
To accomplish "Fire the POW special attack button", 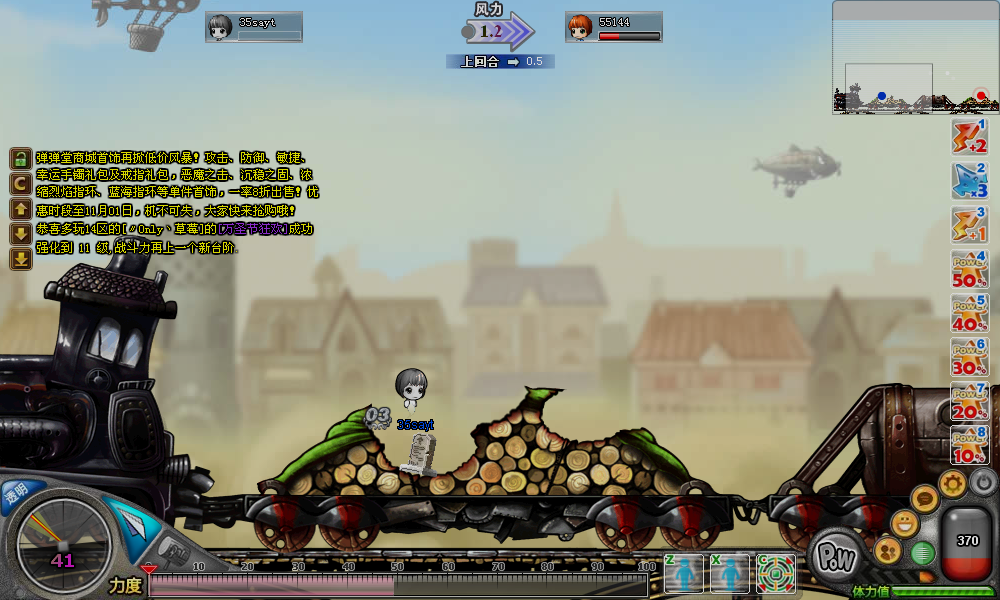I will coord(835,558).
